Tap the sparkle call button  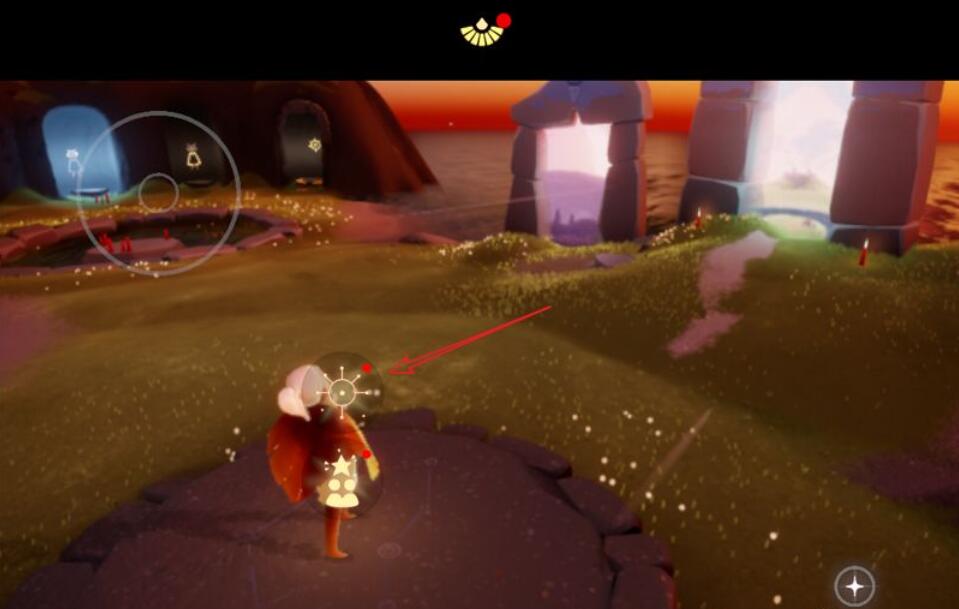pos(854,586)
